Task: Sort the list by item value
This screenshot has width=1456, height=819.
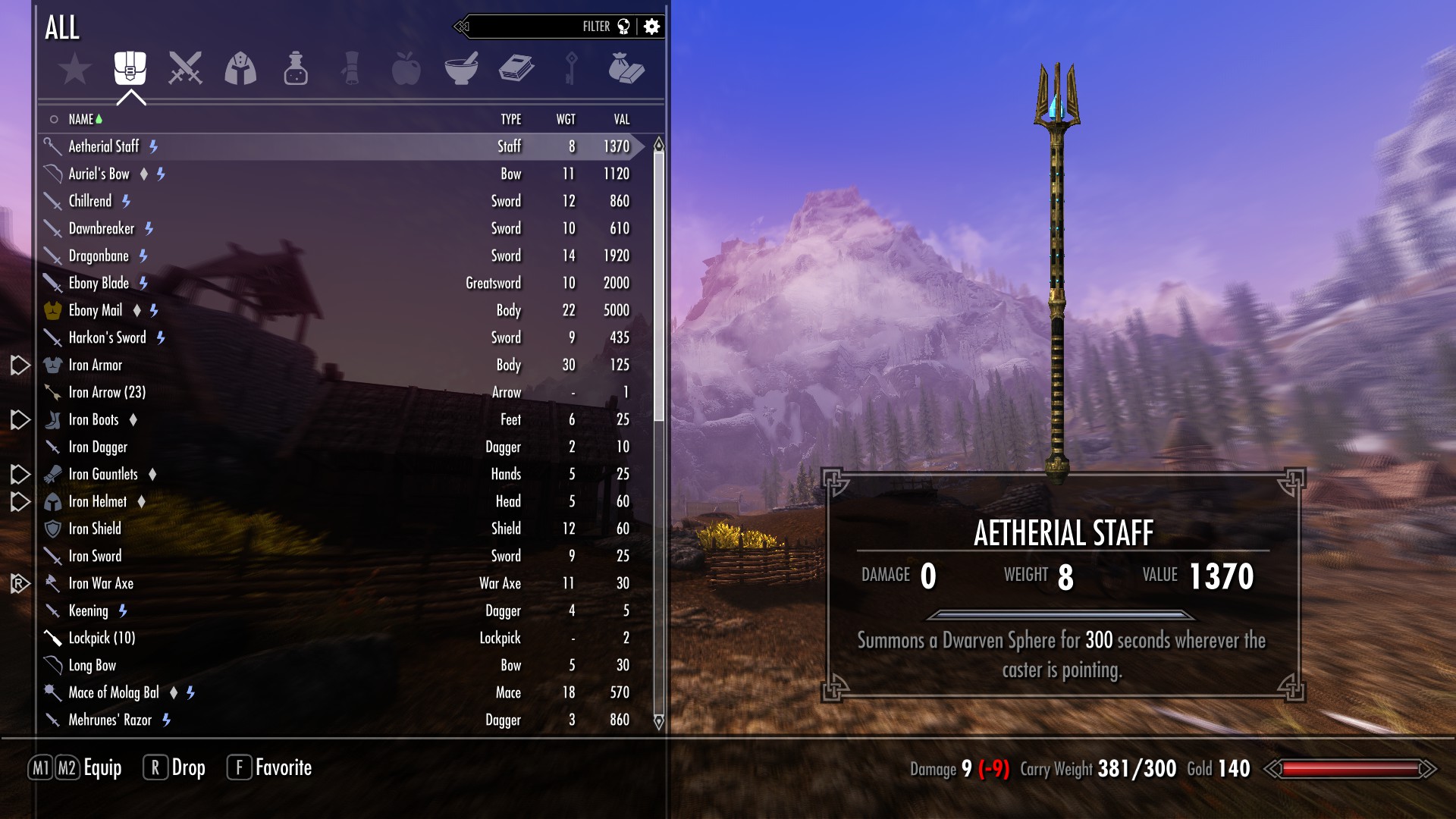Action: [621, 120]
